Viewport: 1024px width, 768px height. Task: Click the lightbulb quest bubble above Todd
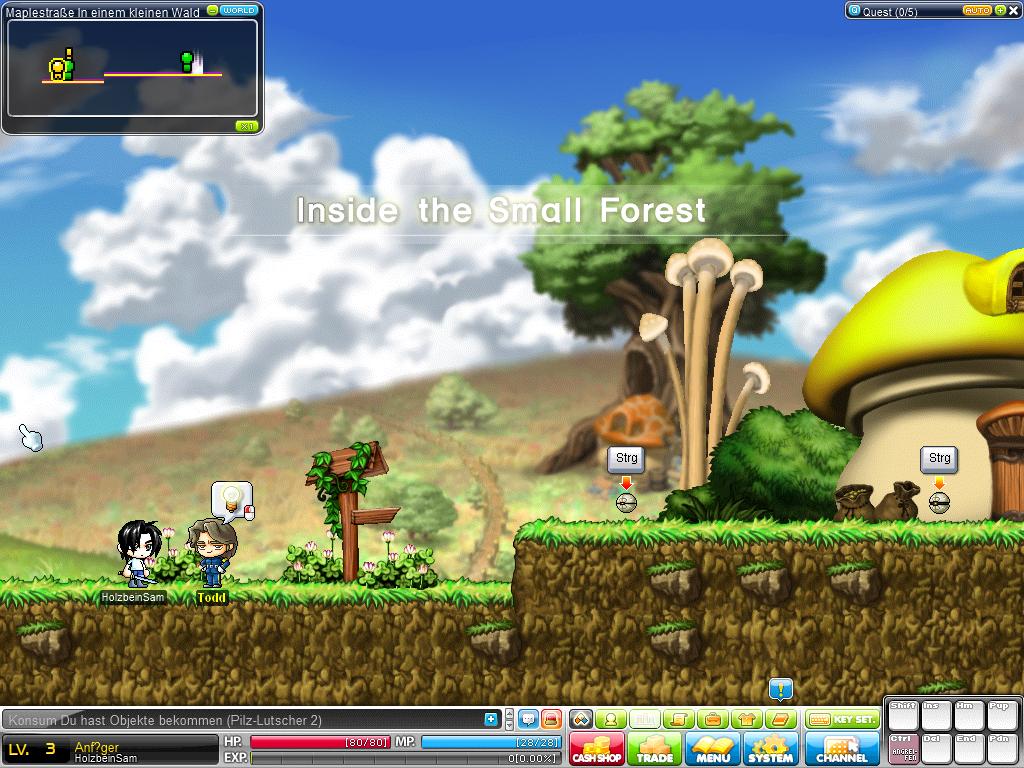pos(232,498)
